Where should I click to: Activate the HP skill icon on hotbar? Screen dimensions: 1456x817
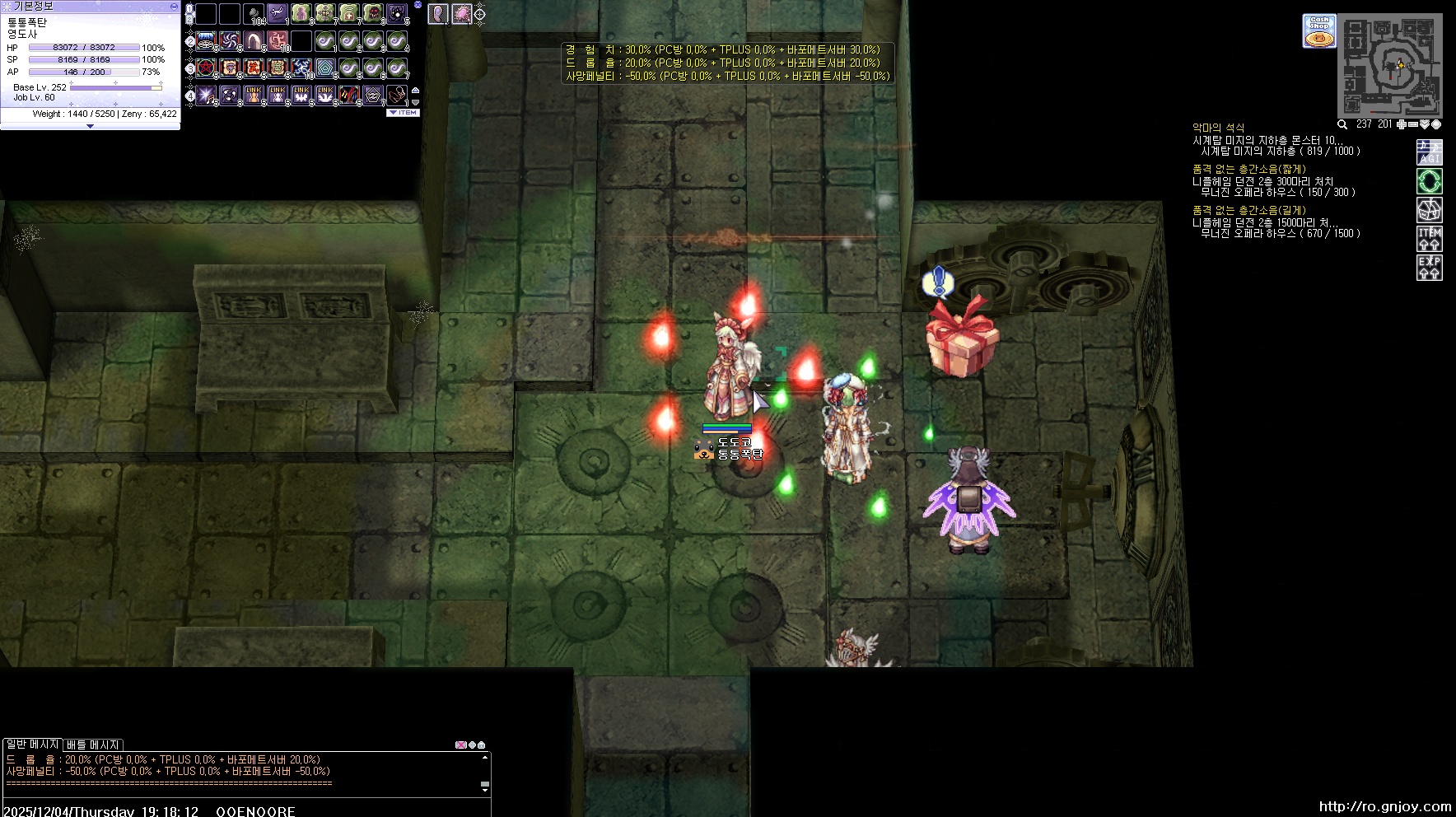[325, 14]
